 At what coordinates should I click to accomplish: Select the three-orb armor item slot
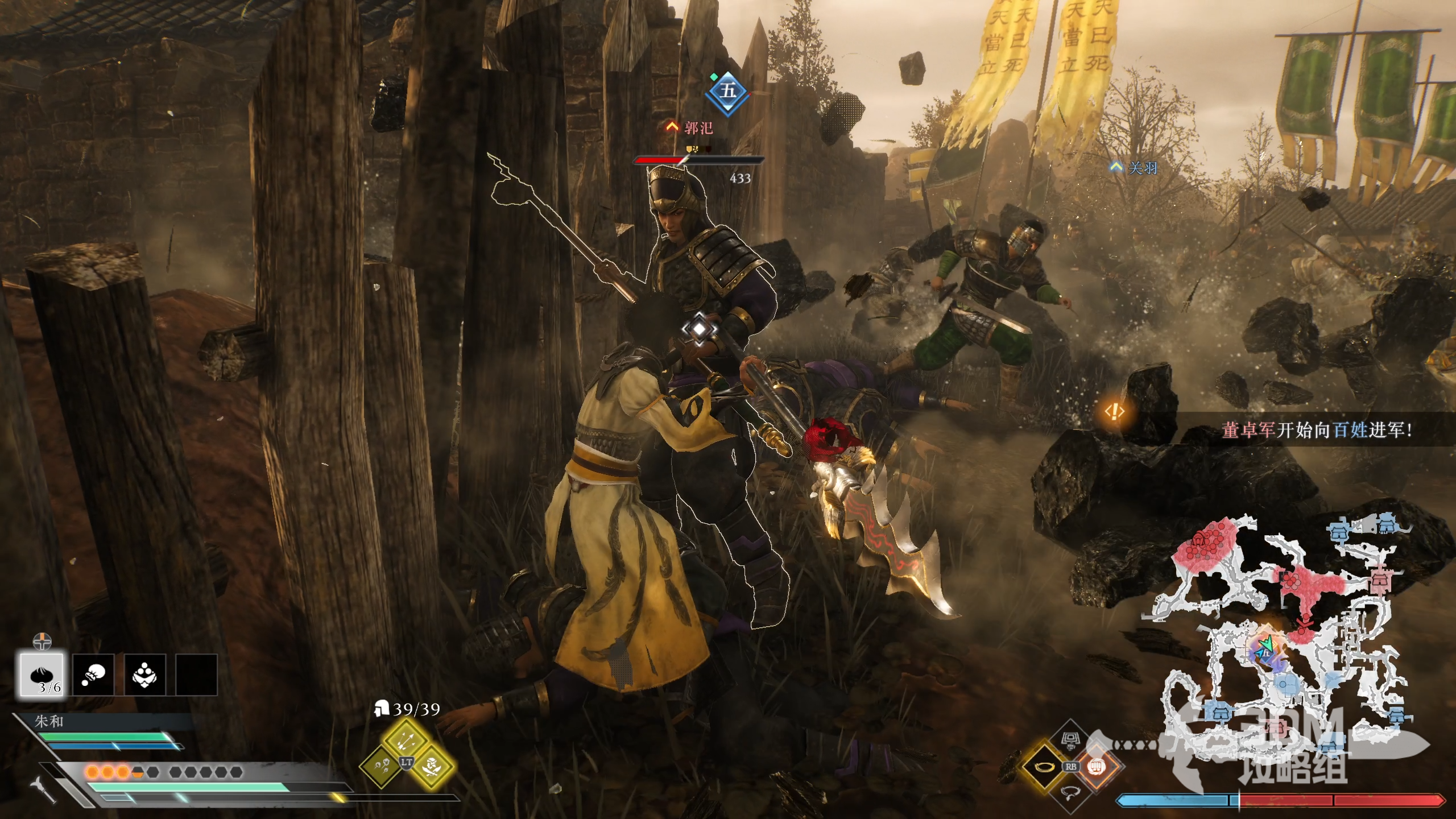point(144,675)
